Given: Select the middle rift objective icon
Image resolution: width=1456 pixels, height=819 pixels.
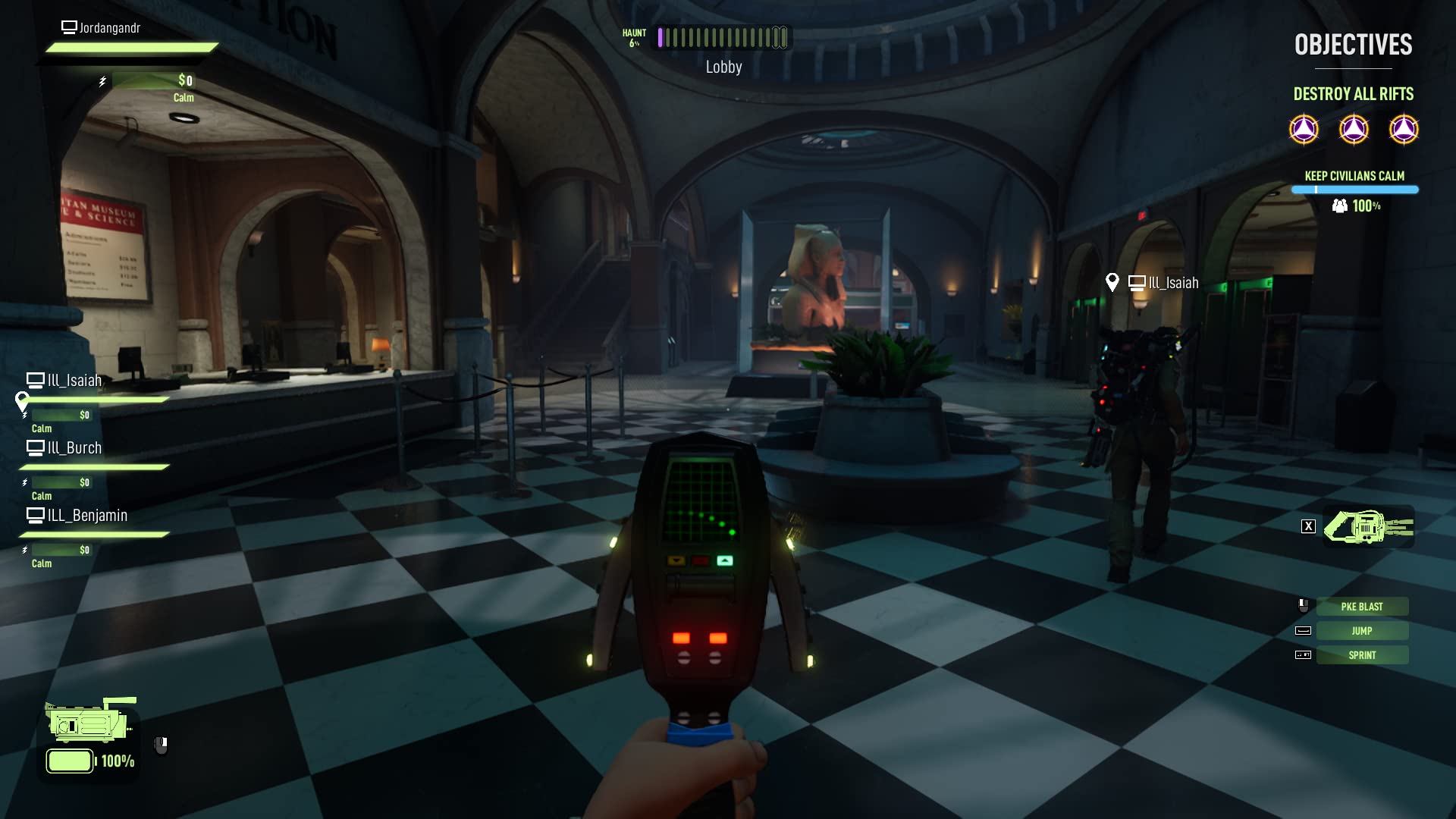Looking at the screenshot, I should click(1354, 129).
